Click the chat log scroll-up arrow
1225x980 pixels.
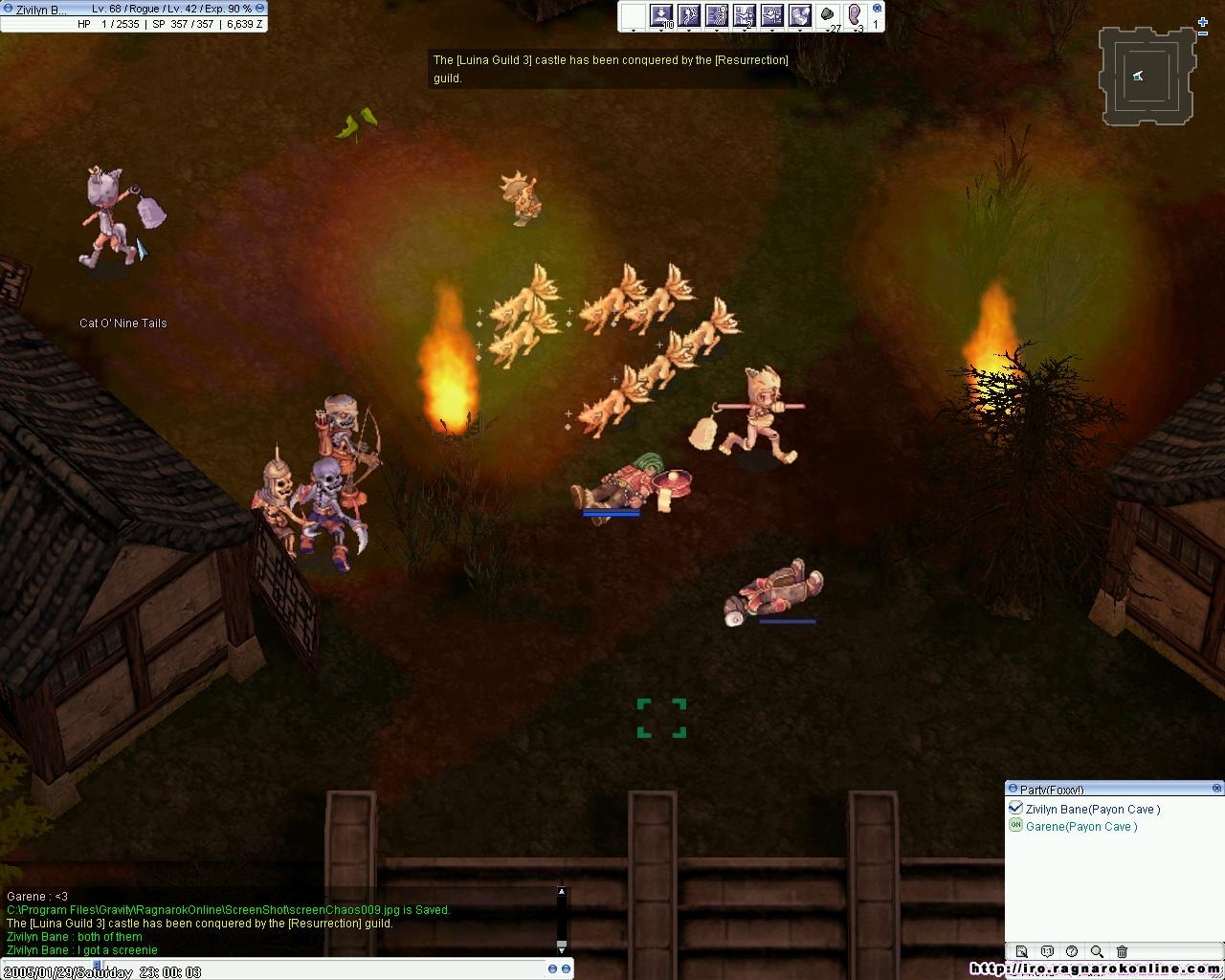click(x=562, y=892)
